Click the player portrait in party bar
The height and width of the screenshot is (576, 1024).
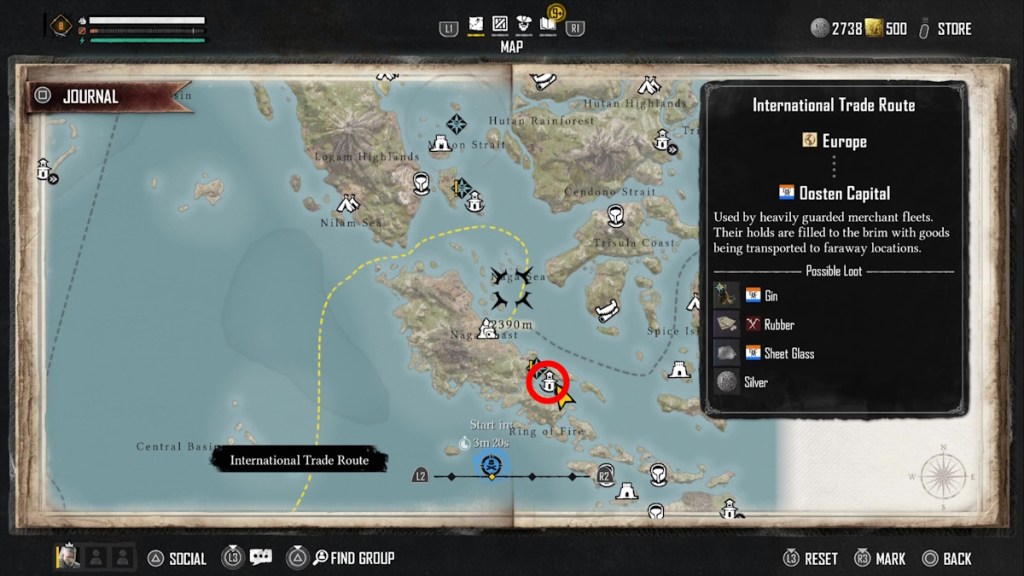click(69, 557)
